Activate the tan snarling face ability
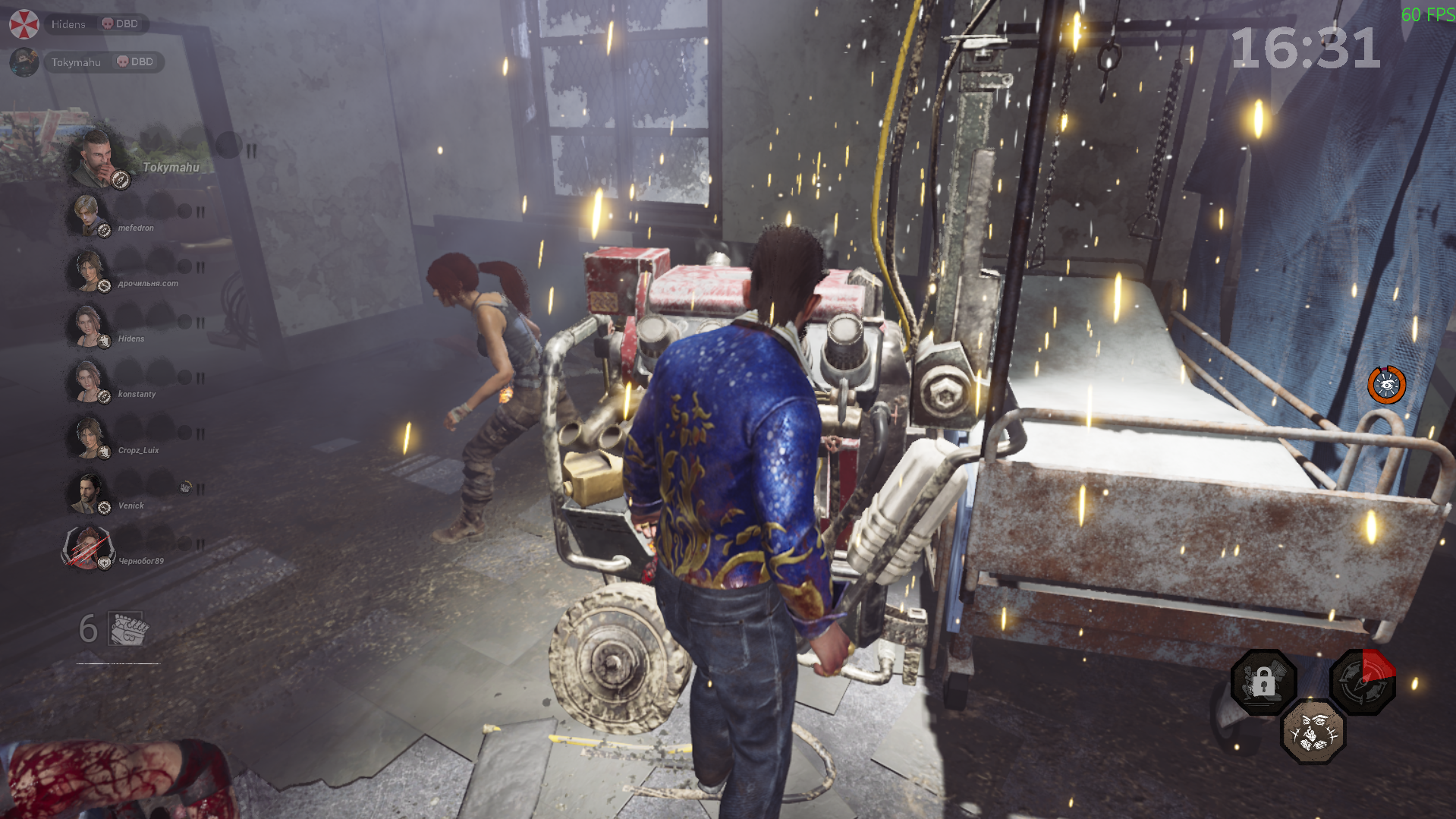The width and height of the screenshot is (1456, 819). point(1313,732)
